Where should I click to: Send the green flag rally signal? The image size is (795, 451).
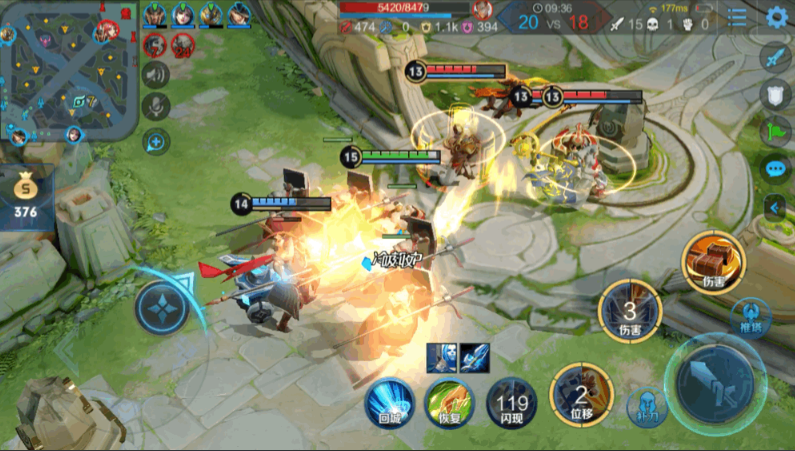(776, 131)
